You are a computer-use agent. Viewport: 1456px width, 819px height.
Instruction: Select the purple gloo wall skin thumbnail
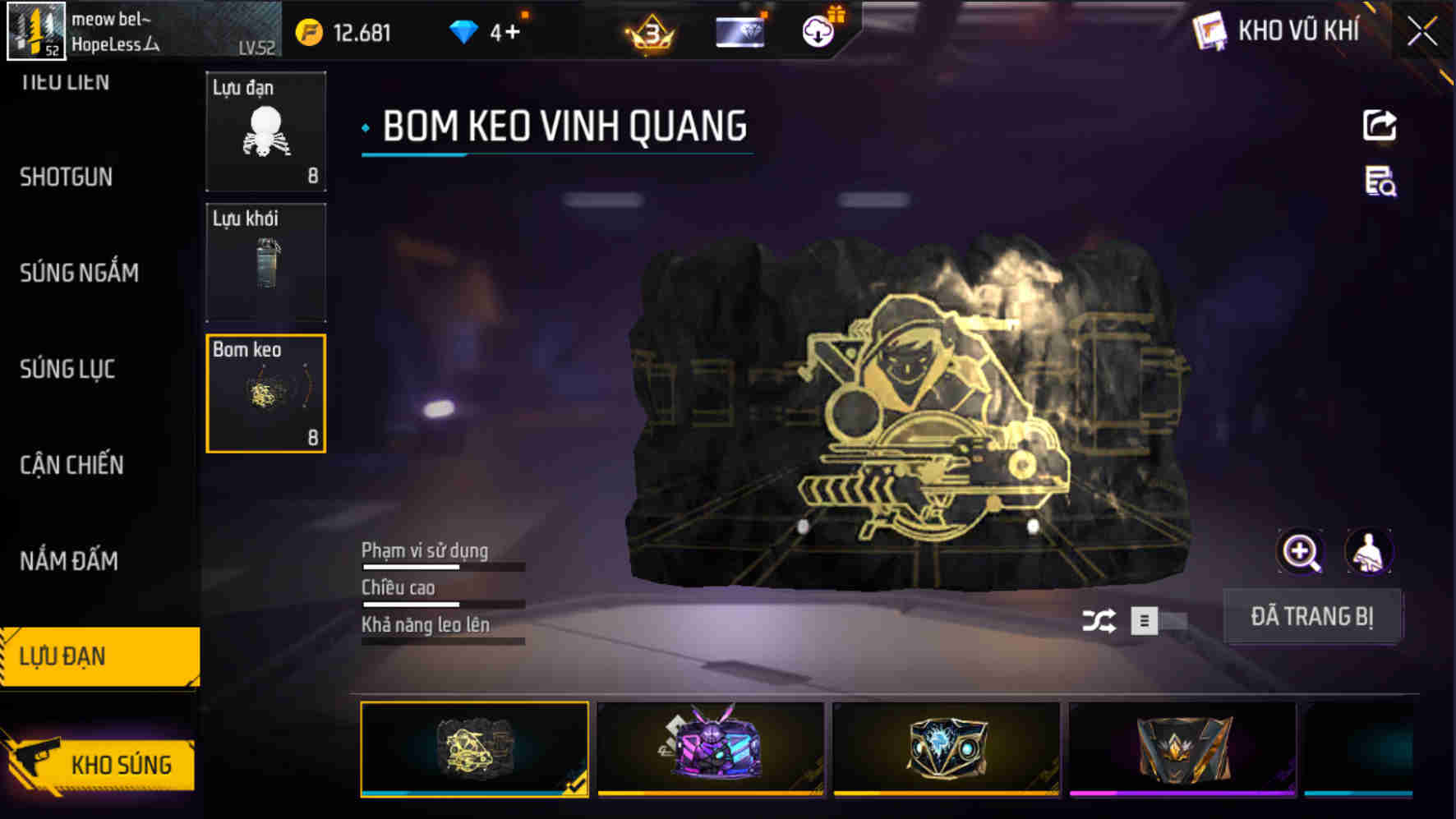coord(710,748)
